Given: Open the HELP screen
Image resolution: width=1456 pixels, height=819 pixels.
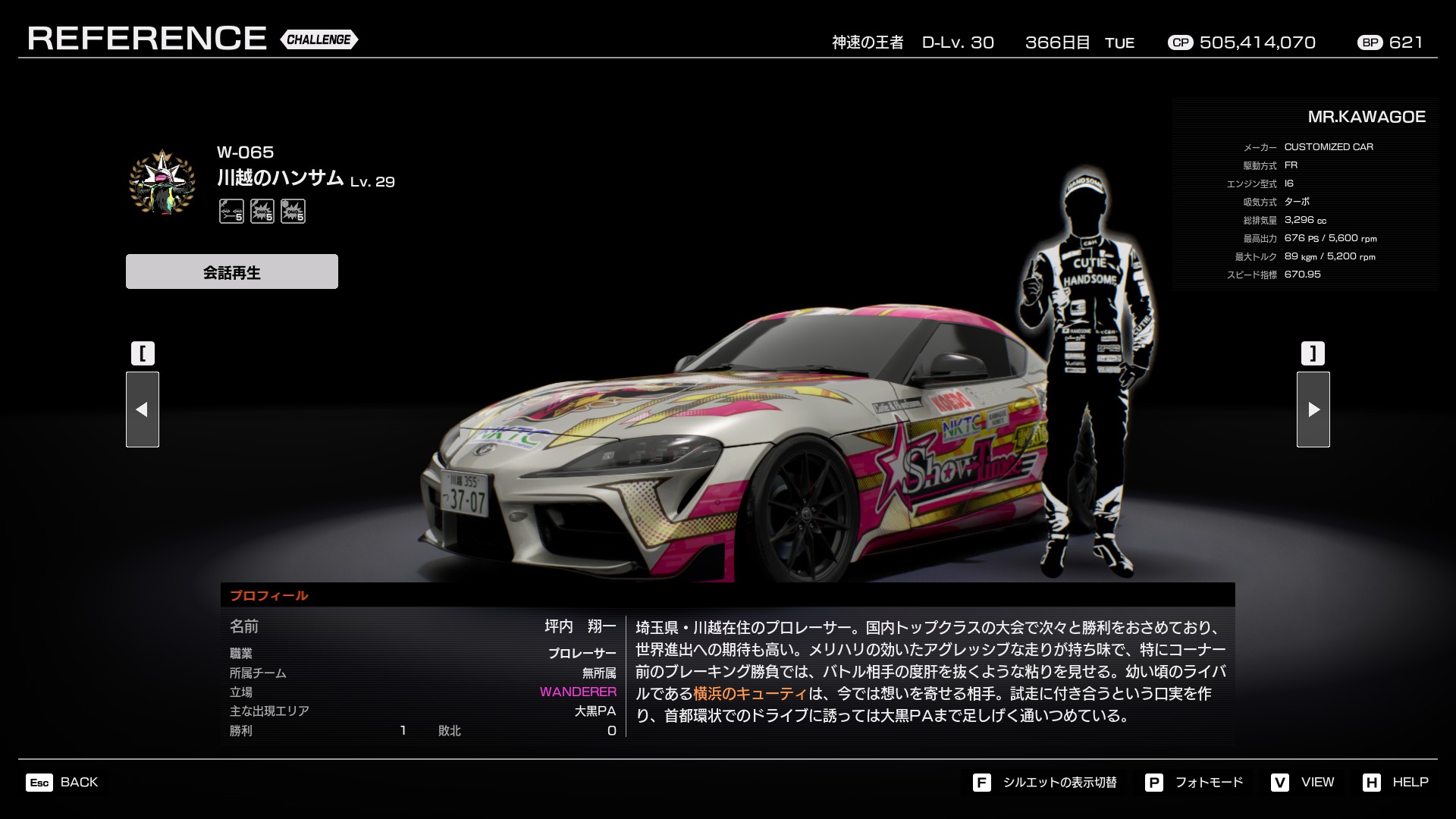Looking at the screenshot, I should [x=1395, y=782].
